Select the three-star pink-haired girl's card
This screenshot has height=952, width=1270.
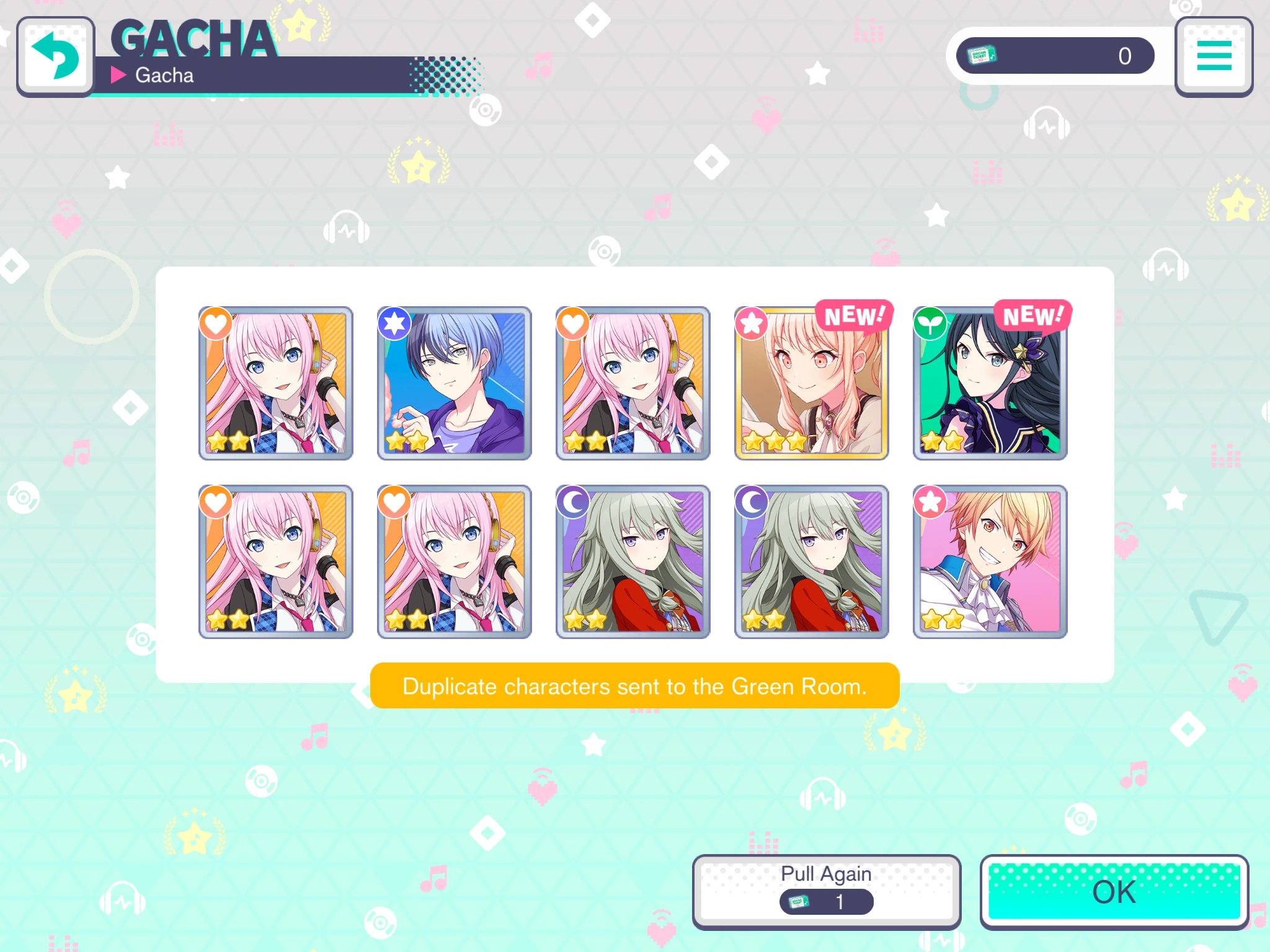tap(812, 383)
